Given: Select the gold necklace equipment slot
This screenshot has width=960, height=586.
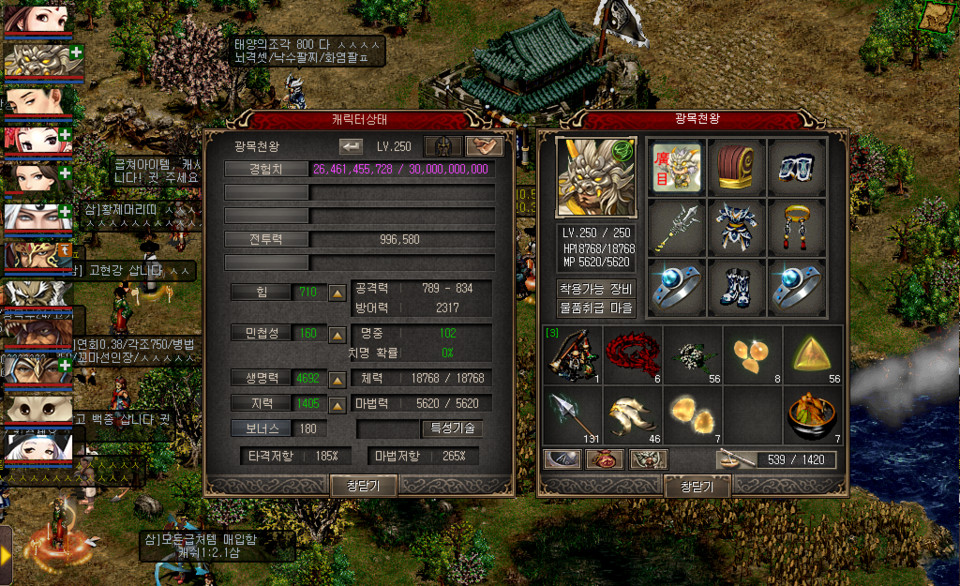Looking at the screenshot, I should coord(796,227).
